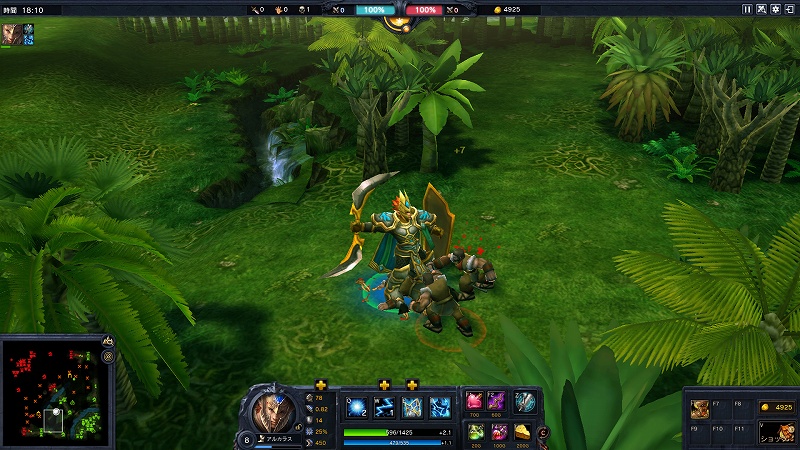Click the pause button in top bar

(747, 9)
